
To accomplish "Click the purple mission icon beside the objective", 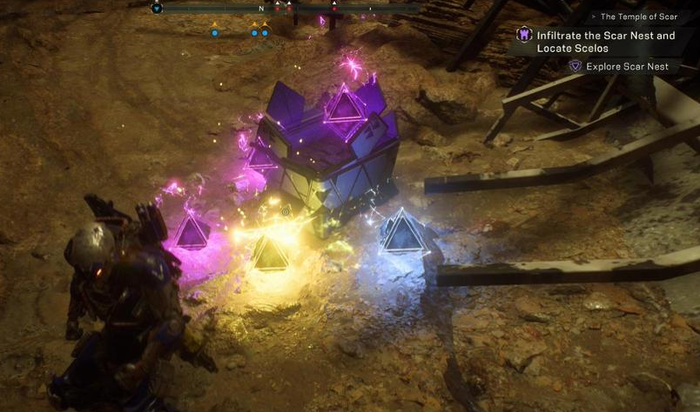I will pyautogui.click(x=523, y=36).
